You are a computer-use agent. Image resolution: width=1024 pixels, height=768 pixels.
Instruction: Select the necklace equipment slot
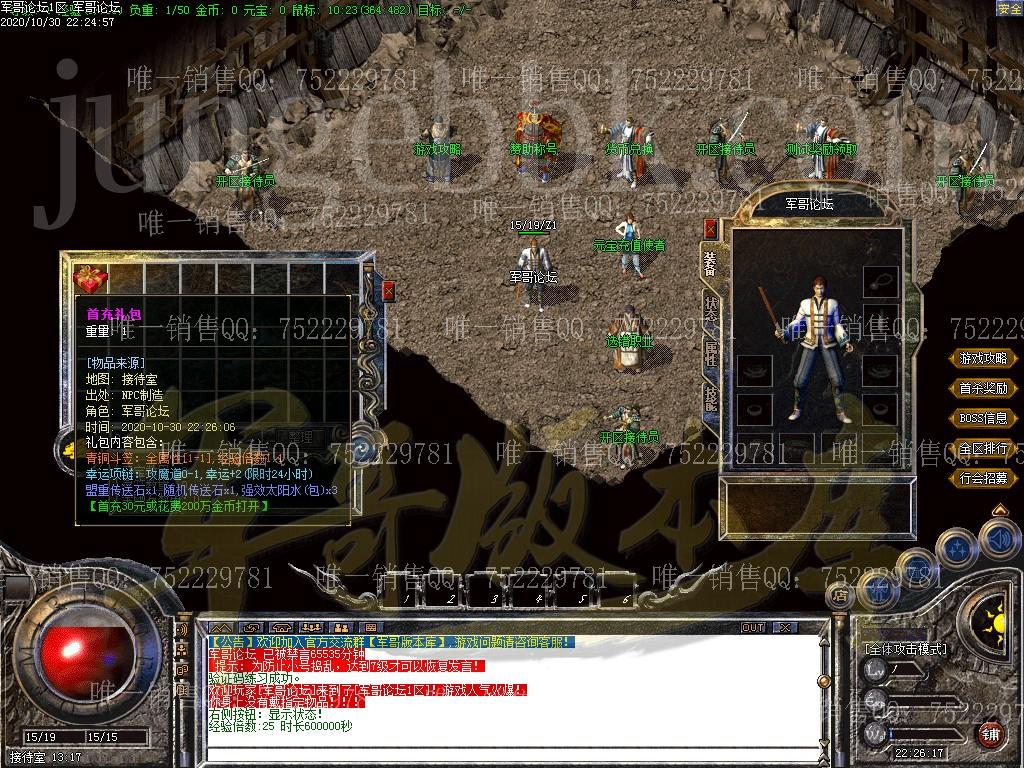pos(881,281)
